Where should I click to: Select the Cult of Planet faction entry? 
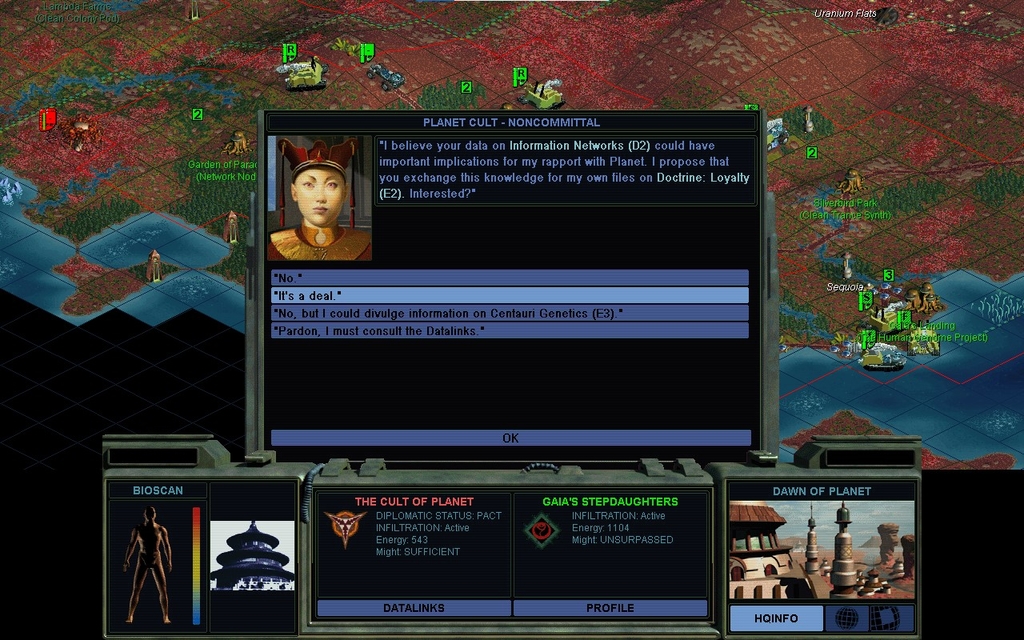414,527
